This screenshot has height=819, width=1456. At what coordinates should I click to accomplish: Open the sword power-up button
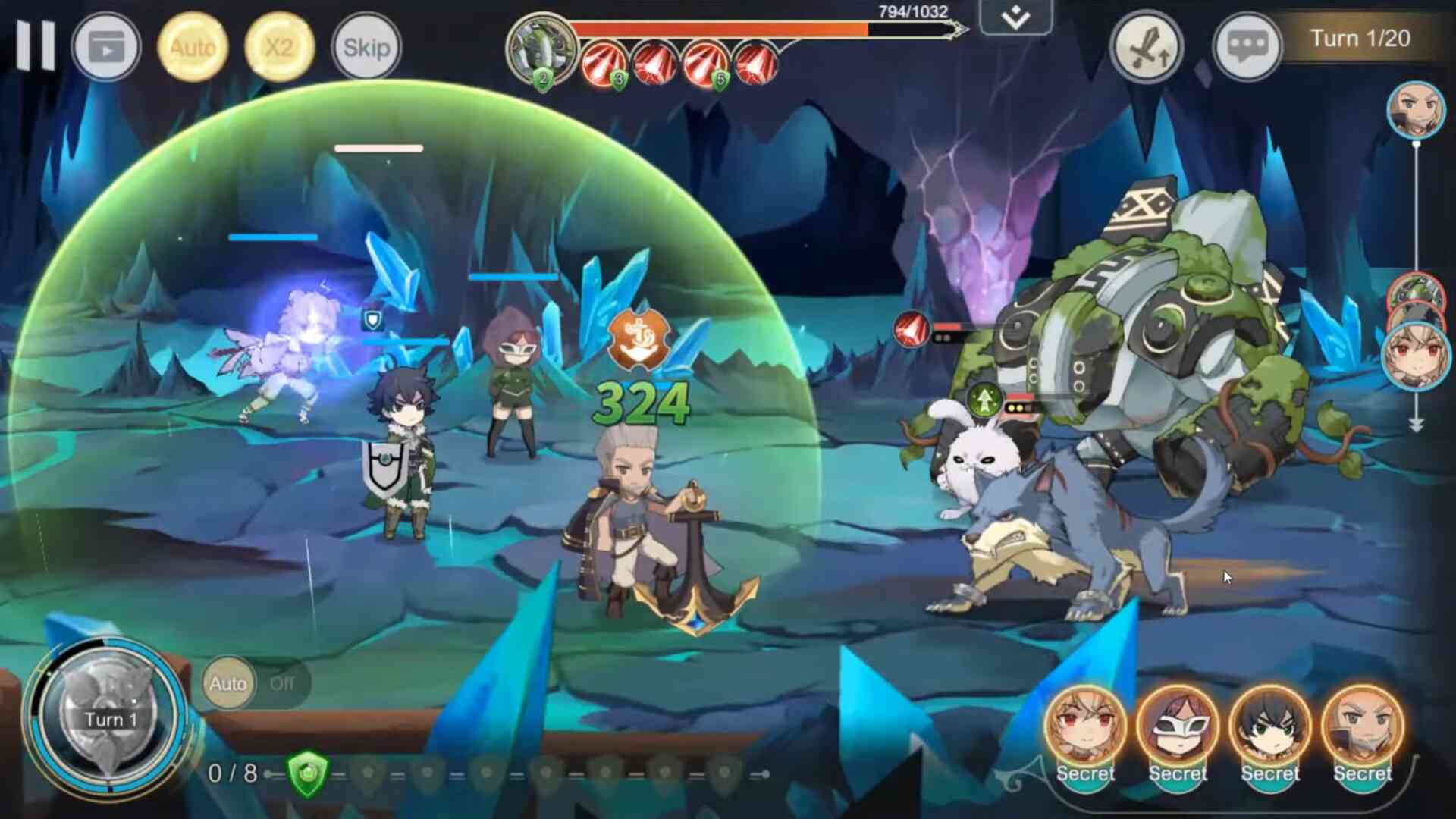click(x=1146, y=47)
